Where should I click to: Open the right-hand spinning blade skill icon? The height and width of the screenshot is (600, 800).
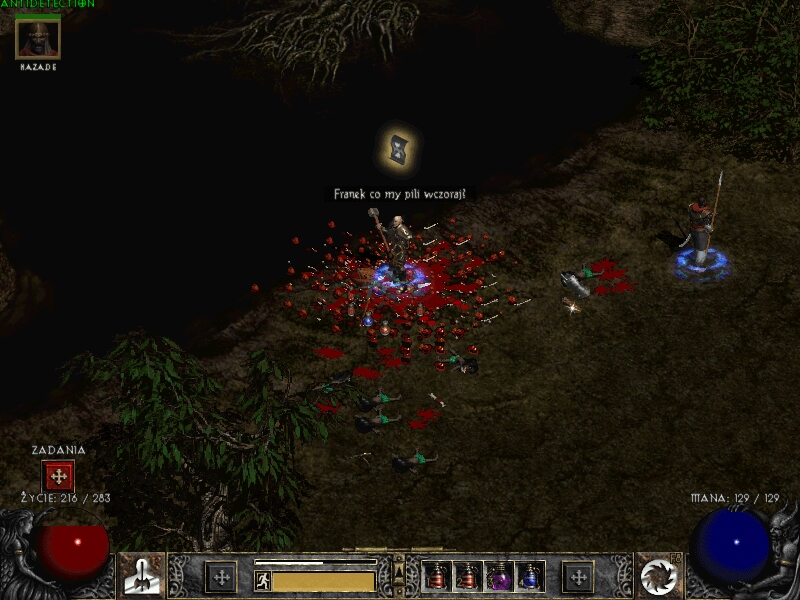coord(658,575)
